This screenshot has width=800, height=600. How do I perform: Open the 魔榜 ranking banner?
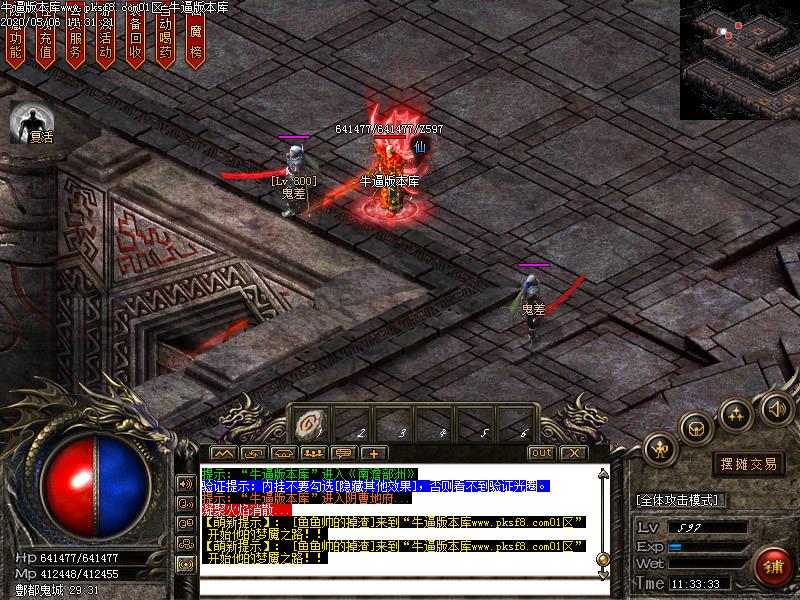[x=196, y=40]
